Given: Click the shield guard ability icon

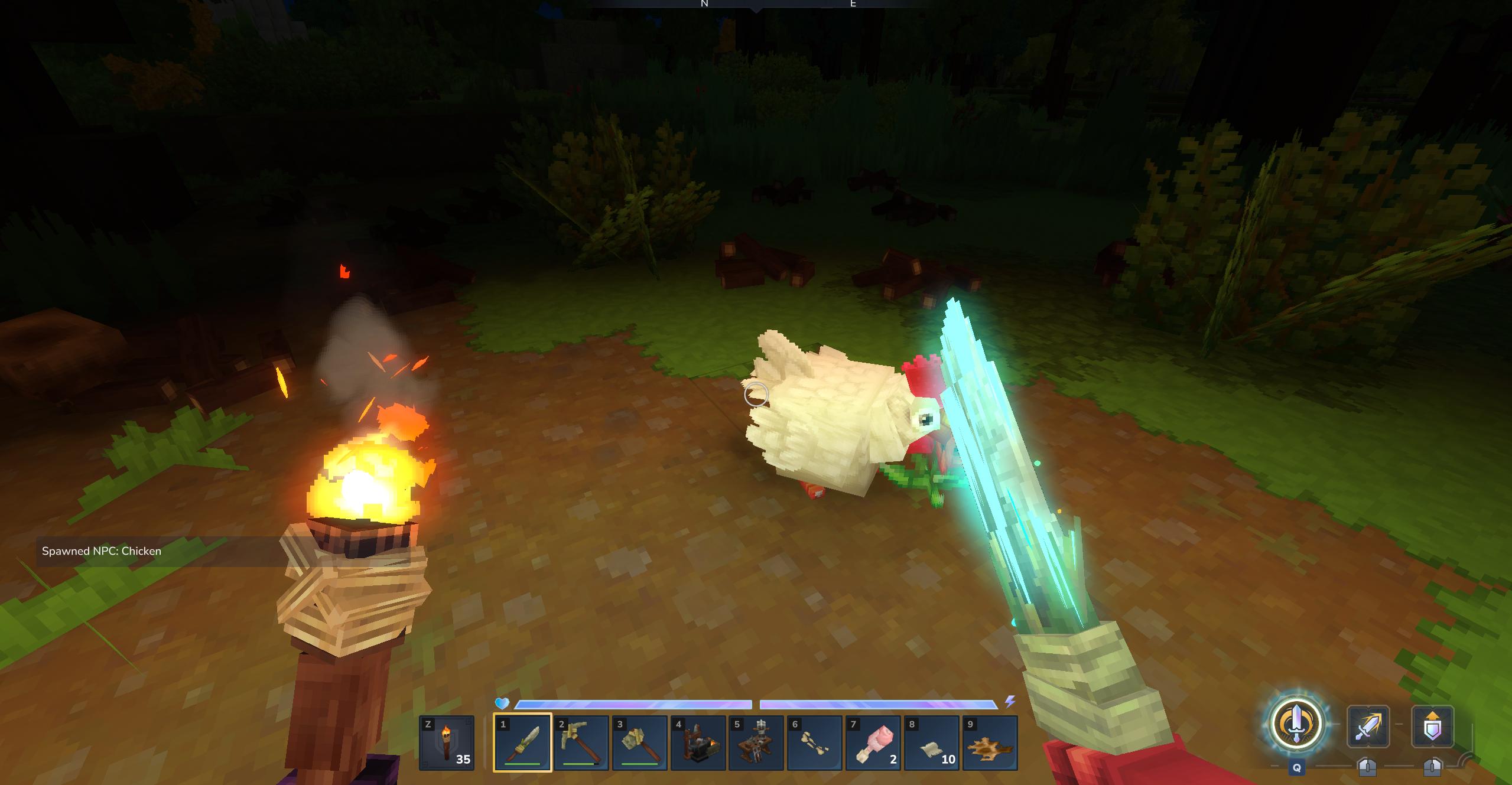Looking at the screenshot, I should pos(1432,726).
